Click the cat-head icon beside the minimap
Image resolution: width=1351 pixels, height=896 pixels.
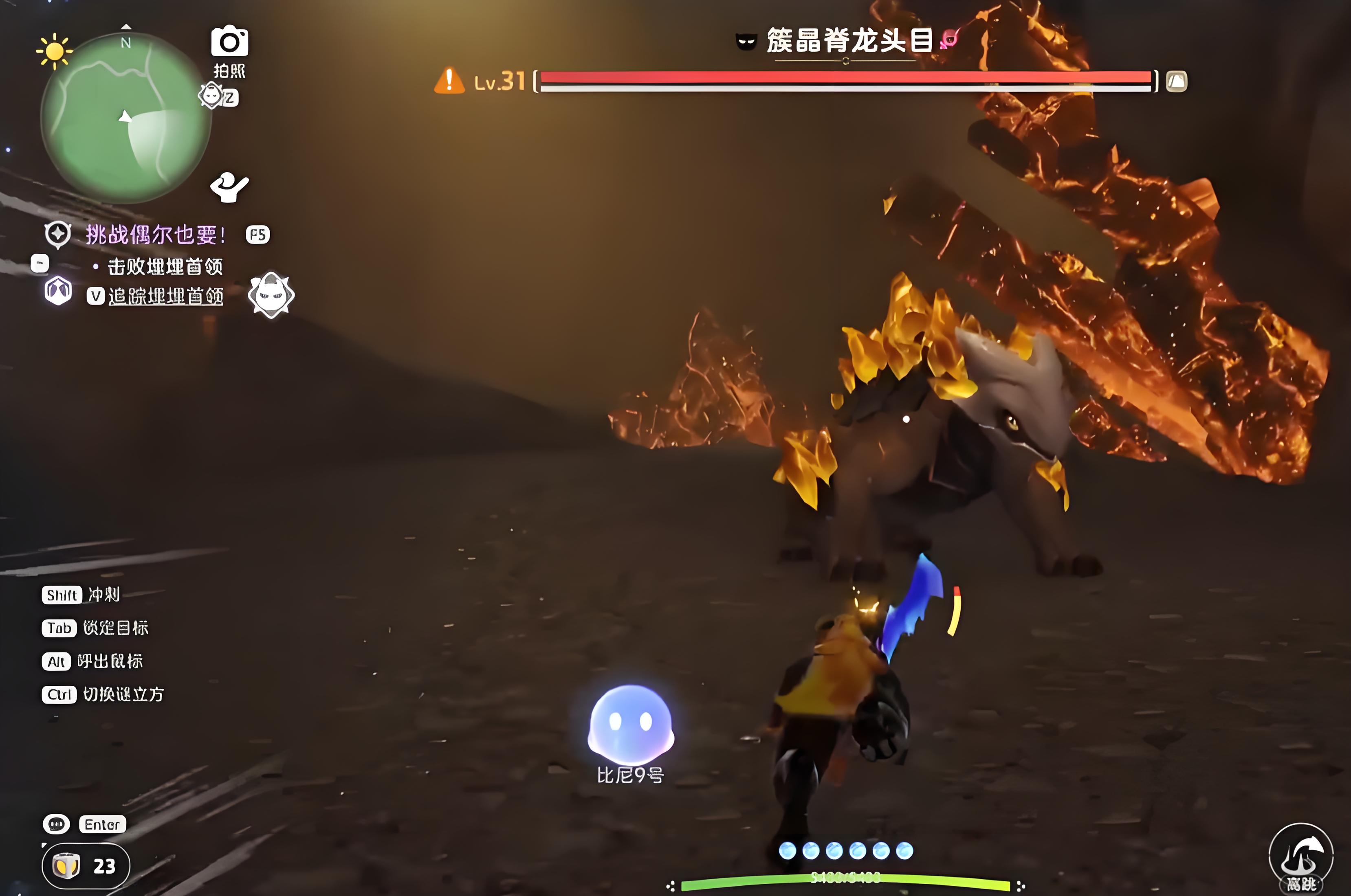pos(211,95)
